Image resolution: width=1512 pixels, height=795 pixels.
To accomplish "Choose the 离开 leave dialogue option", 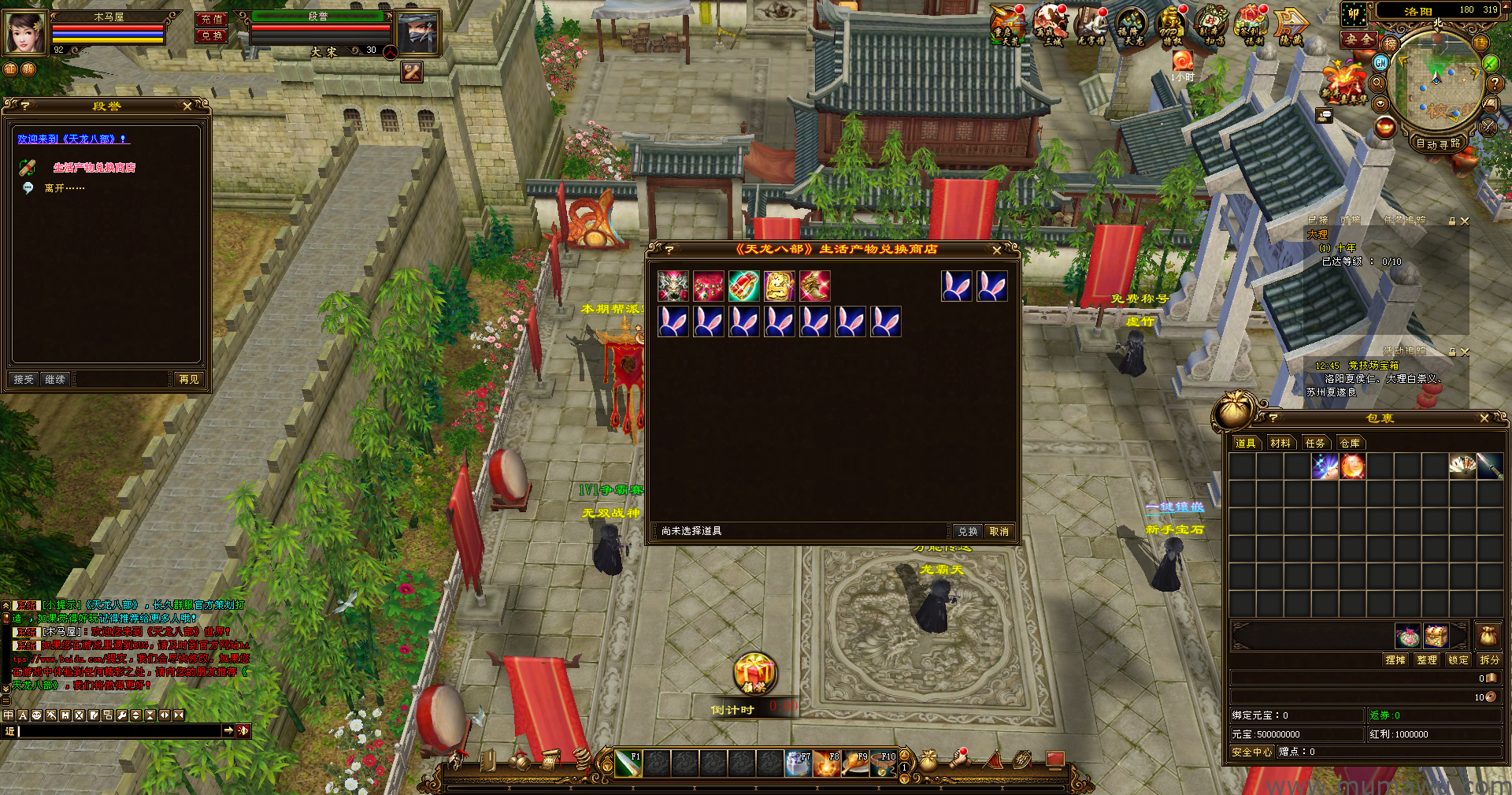I will 64,188.
